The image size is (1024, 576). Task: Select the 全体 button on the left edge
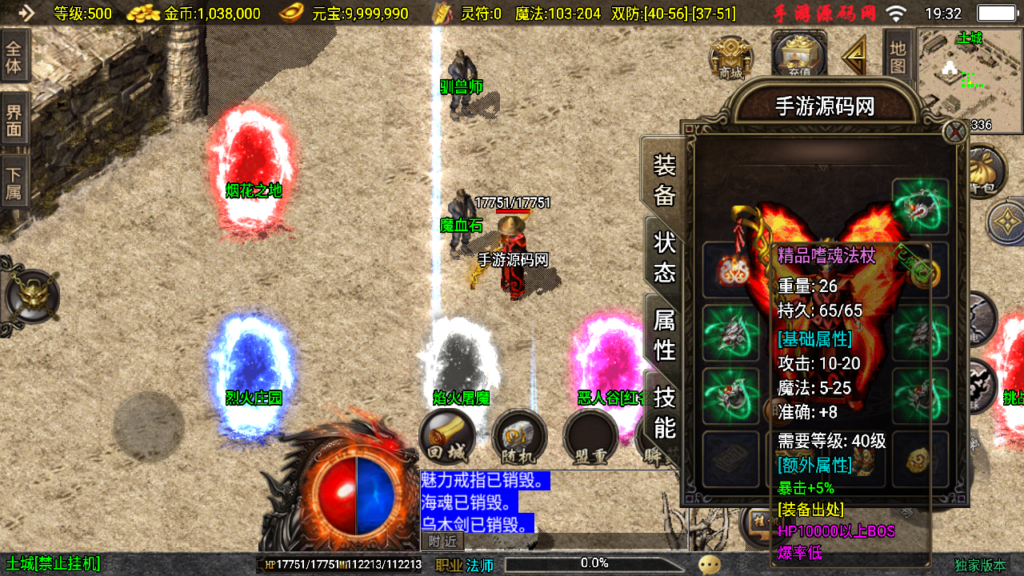pos(14,56)
